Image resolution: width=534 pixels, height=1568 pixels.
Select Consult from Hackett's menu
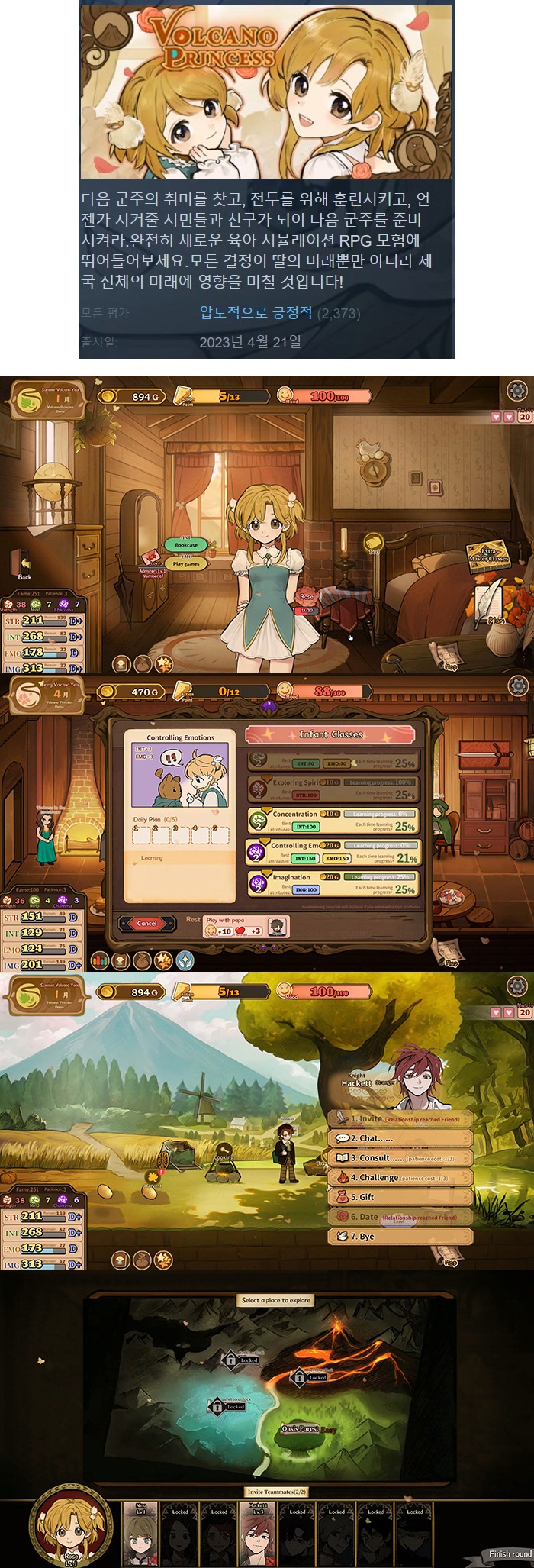400,1157
